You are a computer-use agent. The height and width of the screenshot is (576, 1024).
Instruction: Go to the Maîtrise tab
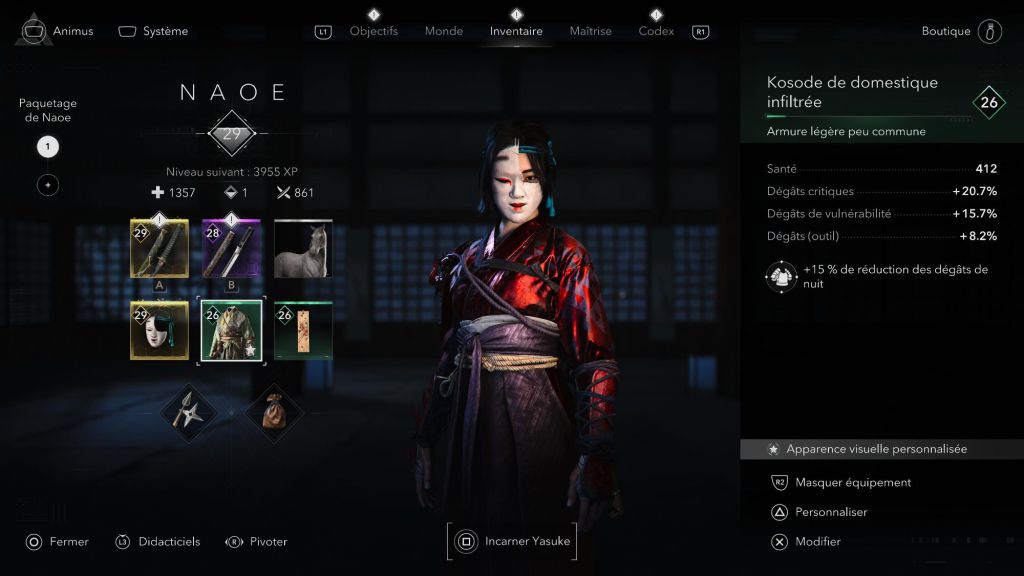click(x=590, y=31)
